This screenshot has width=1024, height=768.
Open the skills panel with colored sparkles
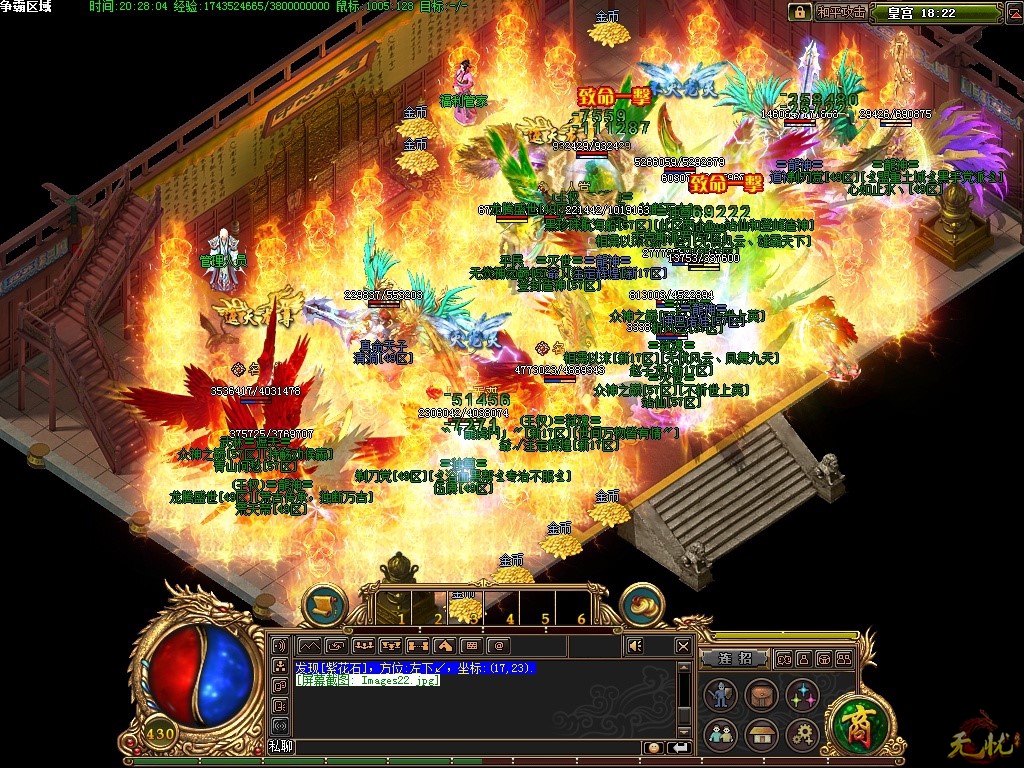(803, 697)
